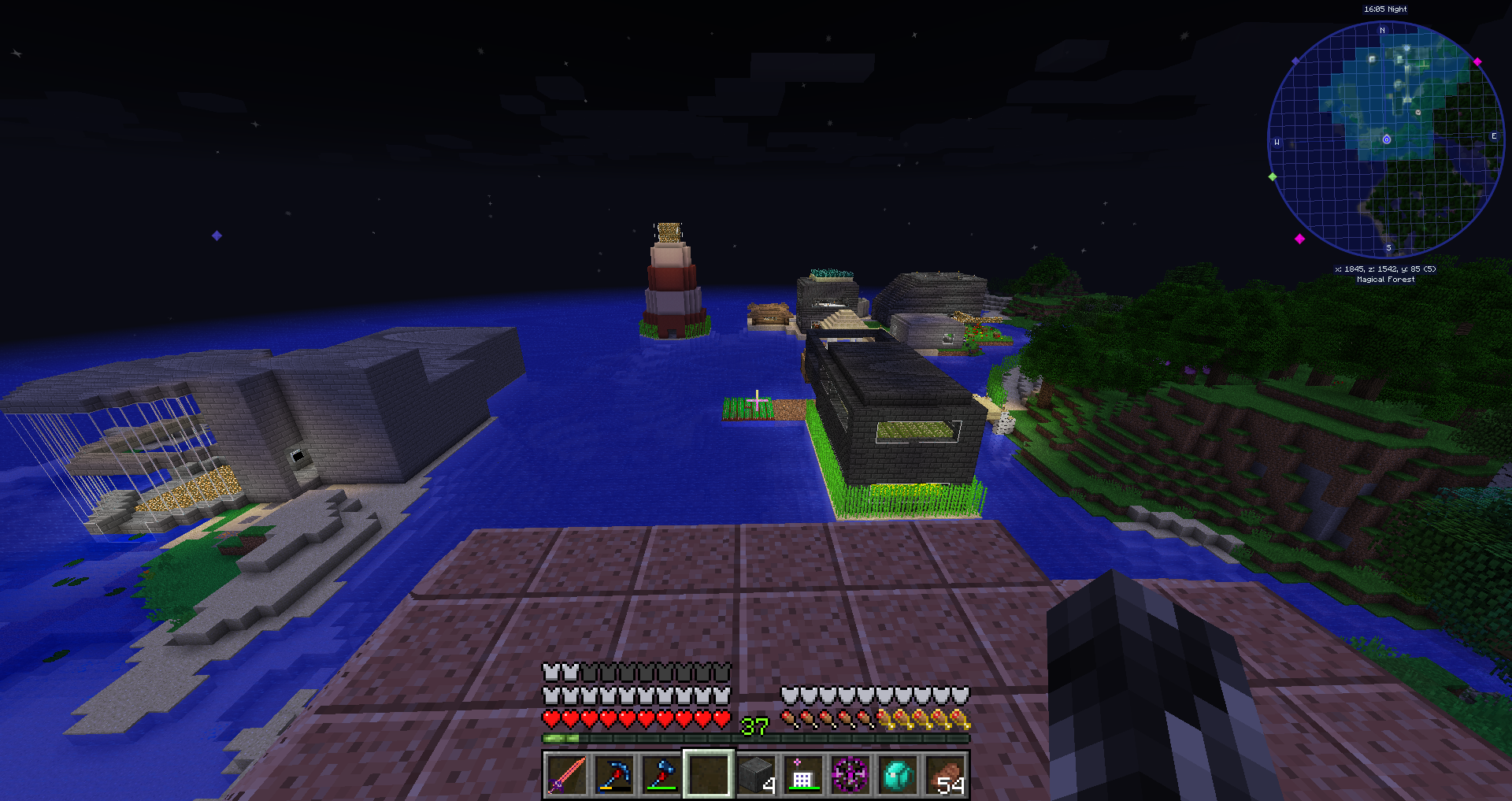Open the circular minimap
1512x801 pixels.
(x=1386, y=140)
